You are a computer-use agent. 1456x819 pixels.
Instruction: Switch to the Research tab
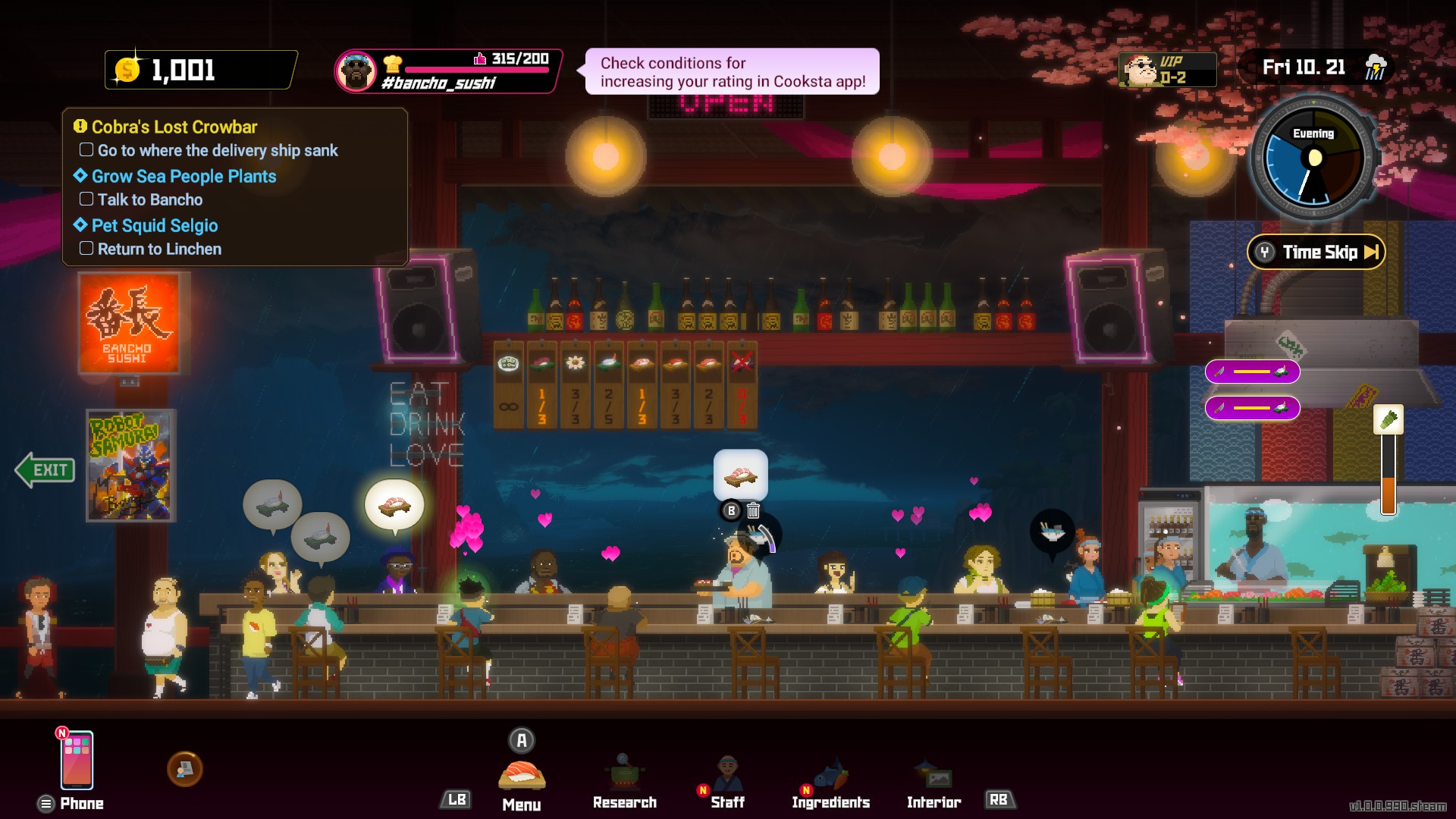click(624, 783)
